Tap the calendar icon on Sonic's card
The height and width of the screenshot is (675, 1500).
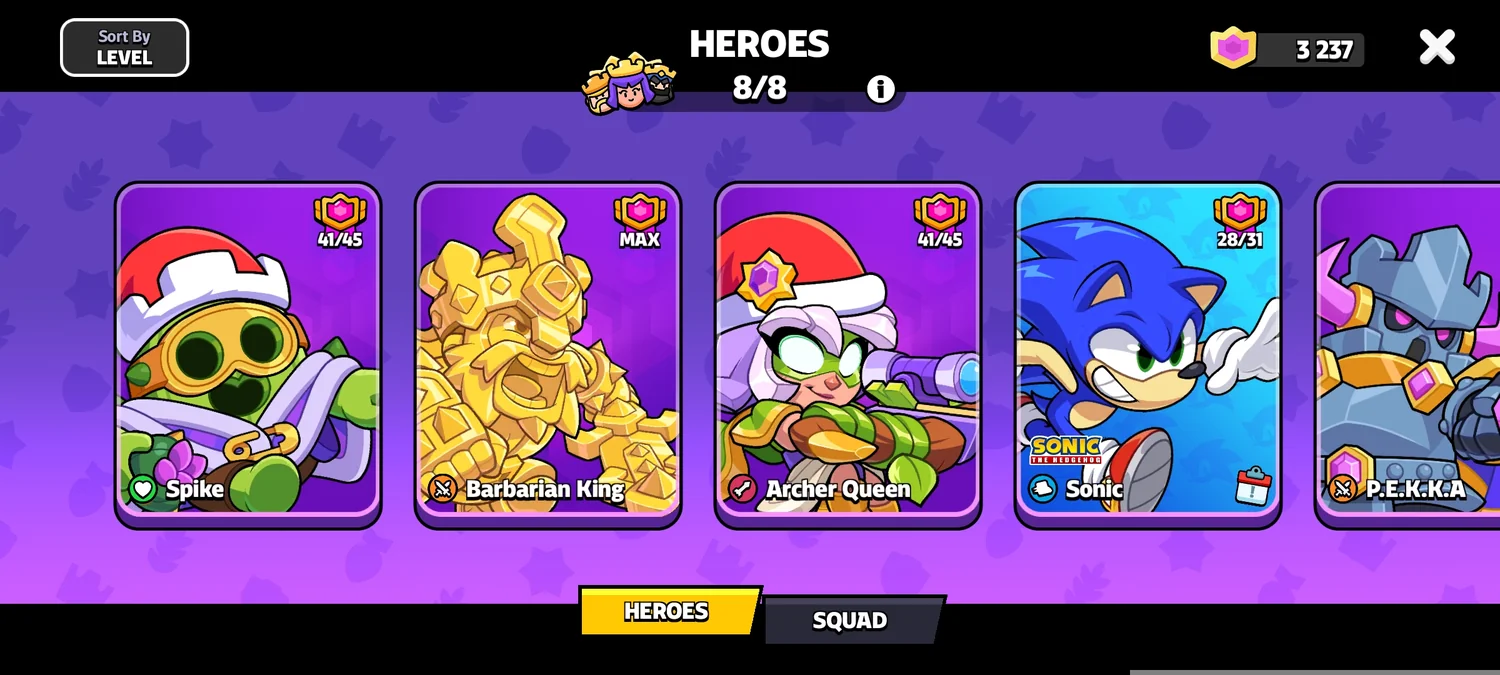1252,487
